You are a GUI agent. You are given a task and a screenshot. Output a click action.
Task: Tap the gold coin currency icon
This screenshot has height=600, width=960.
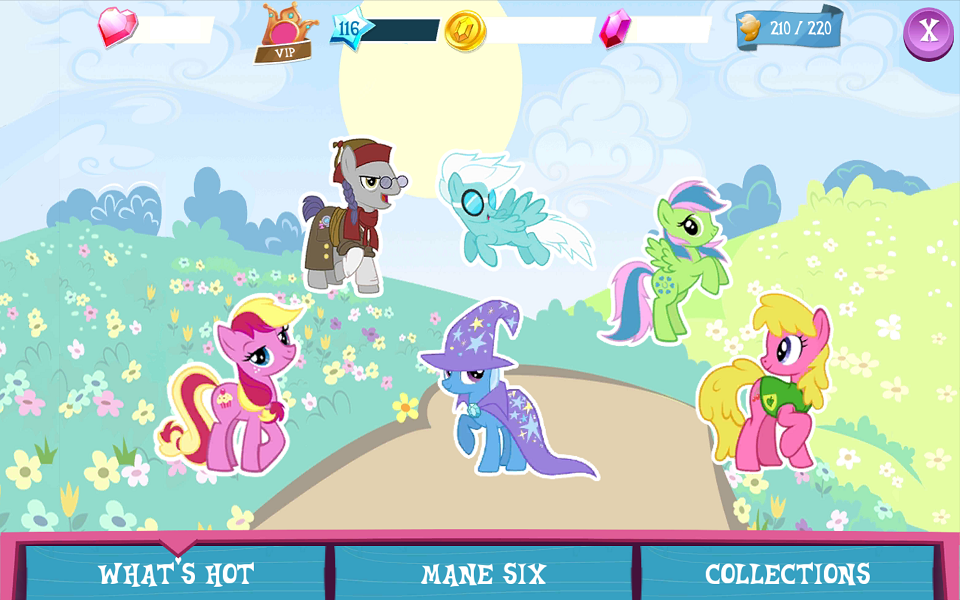[465, 31]
